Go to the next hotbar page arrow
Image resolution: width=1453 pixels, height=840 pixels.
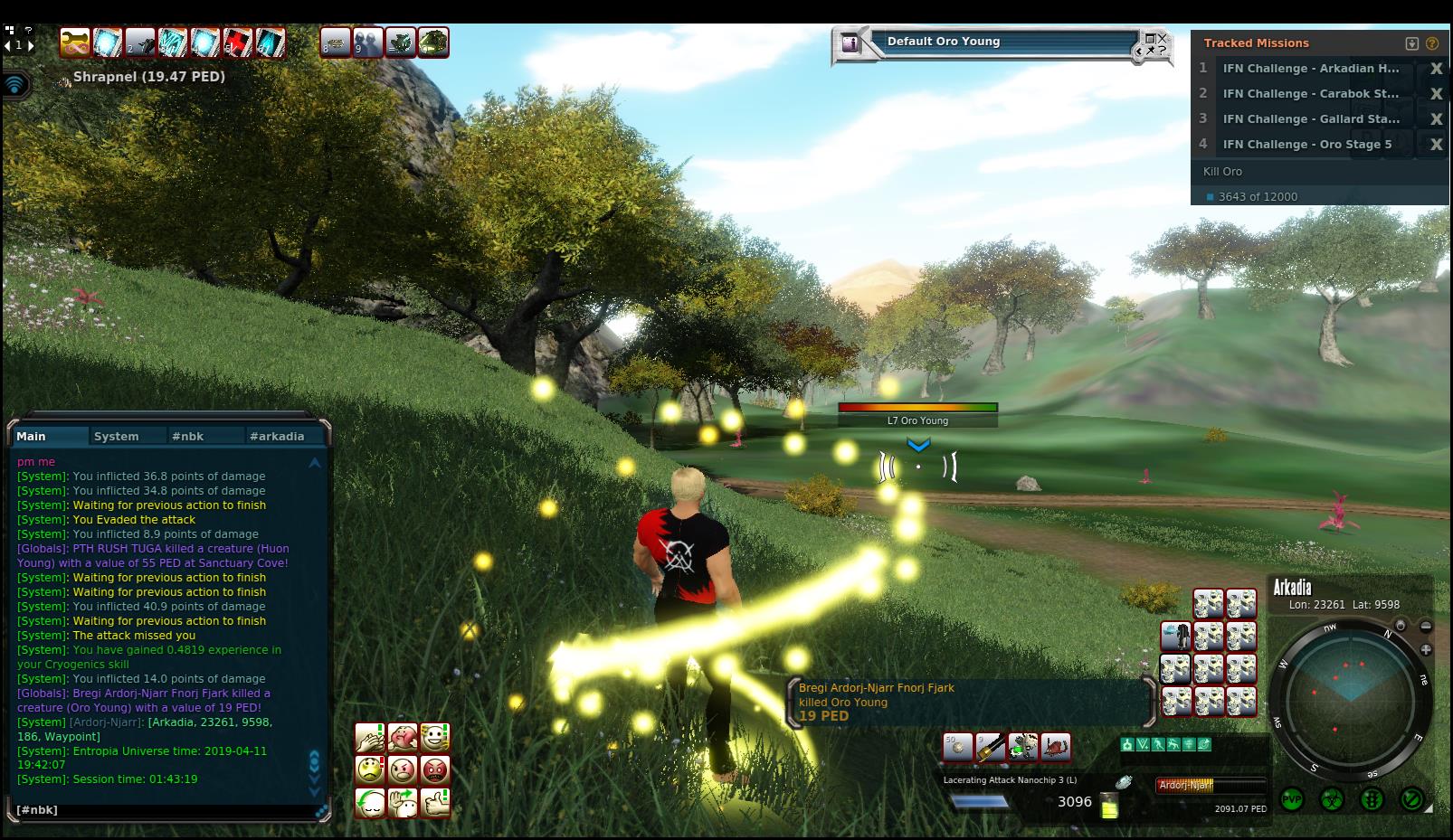pyautogui.click(x=30, y=45)
